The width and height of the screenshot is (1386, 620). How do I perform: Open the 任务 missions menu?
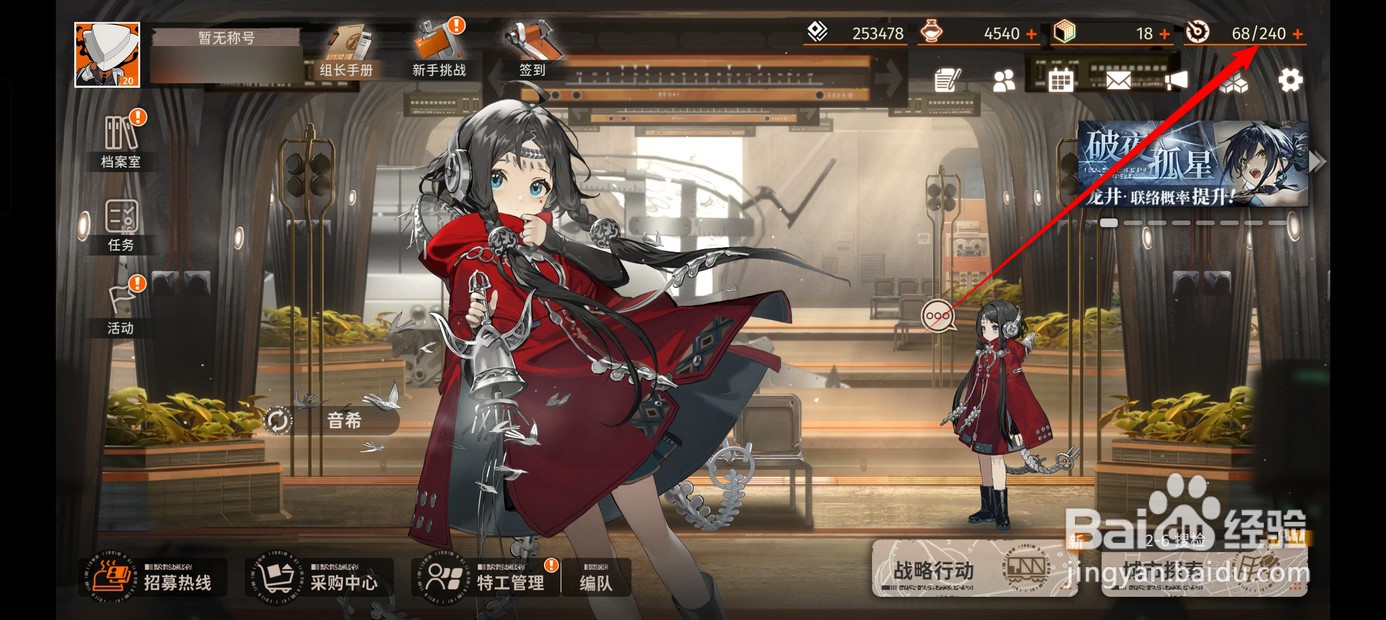pos(121,224)
